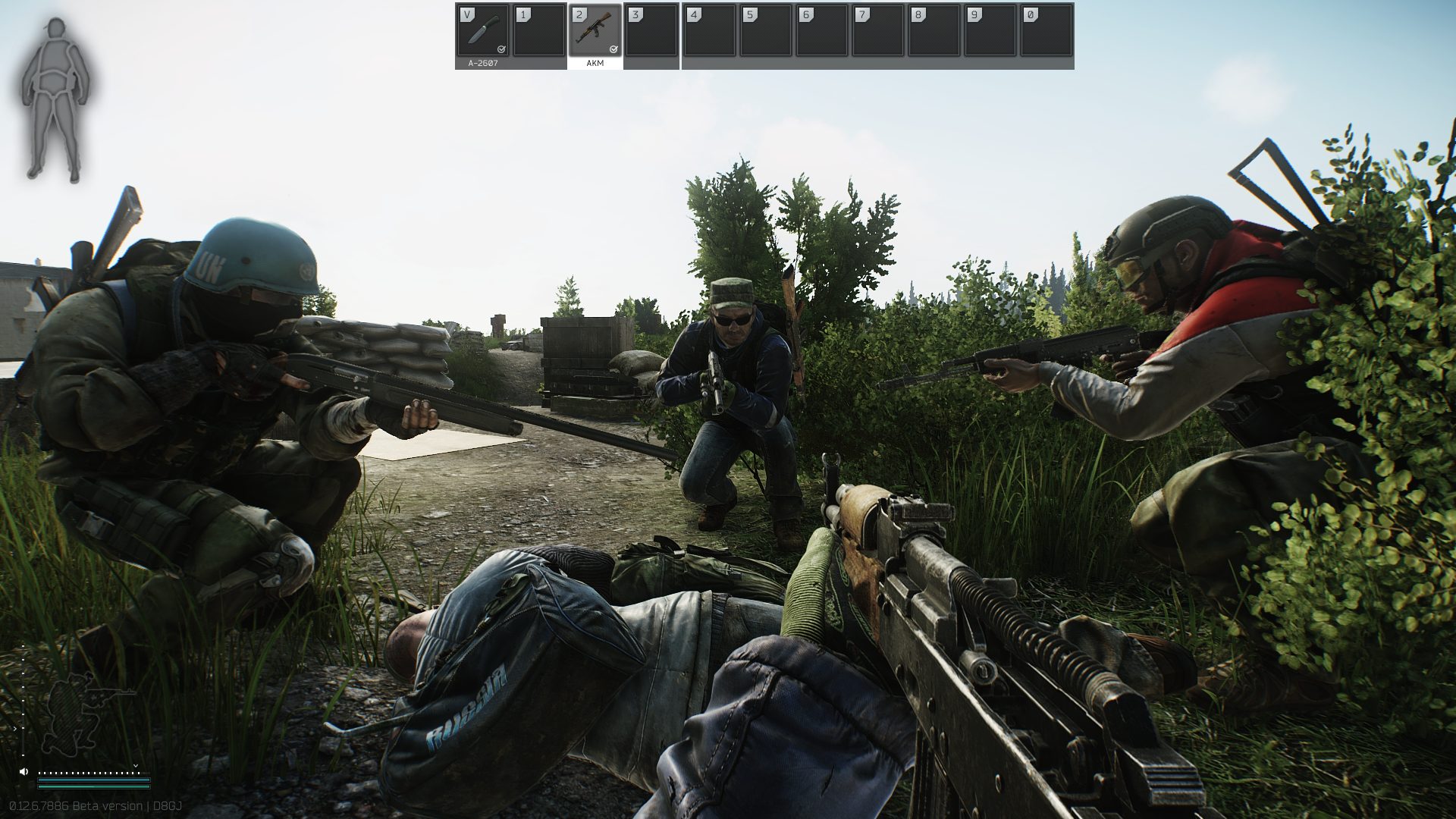
Task: Click the character stance silhouette icon
Action: 76,707
